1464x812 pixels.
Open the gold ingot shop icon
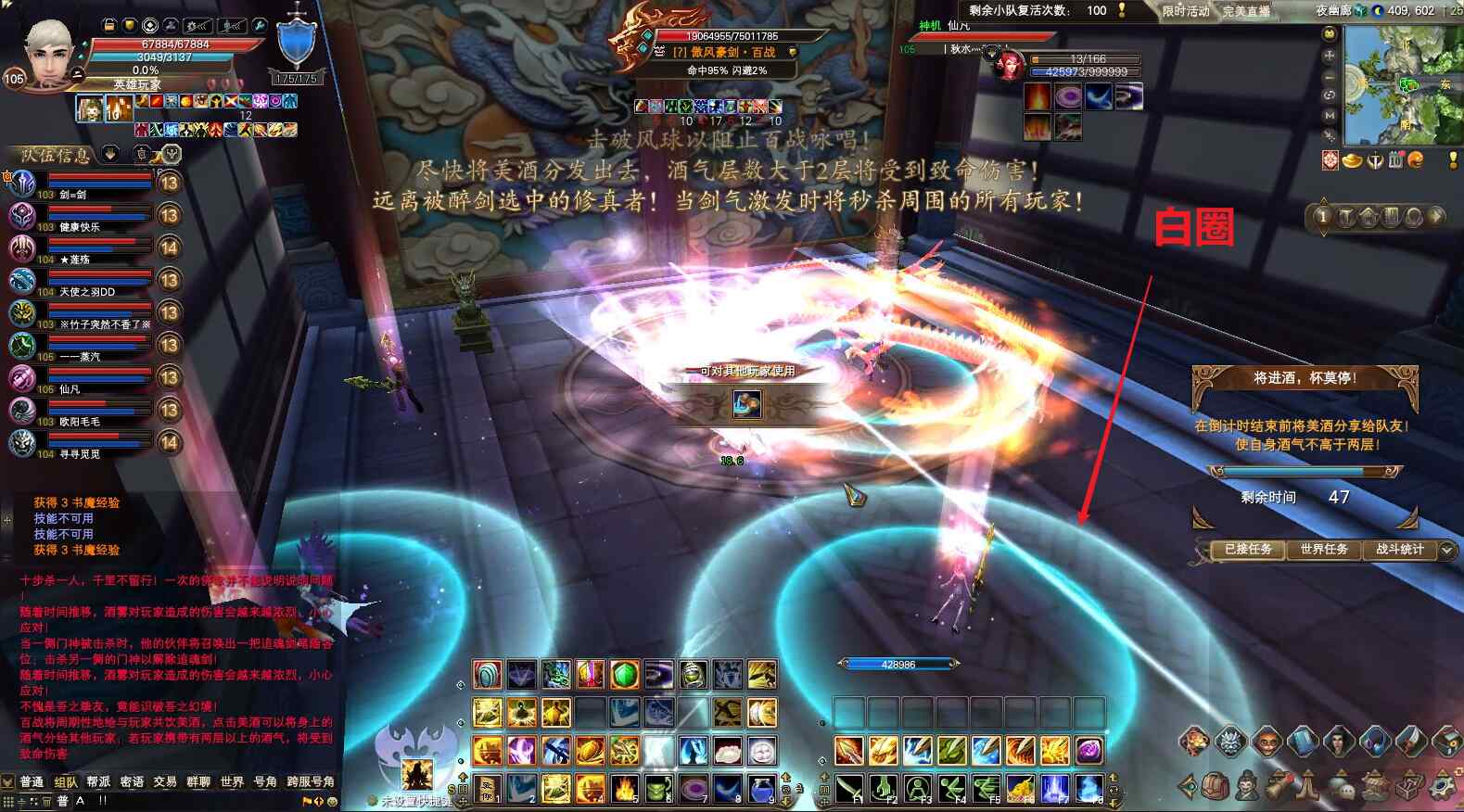click(x=1353, y=161)
